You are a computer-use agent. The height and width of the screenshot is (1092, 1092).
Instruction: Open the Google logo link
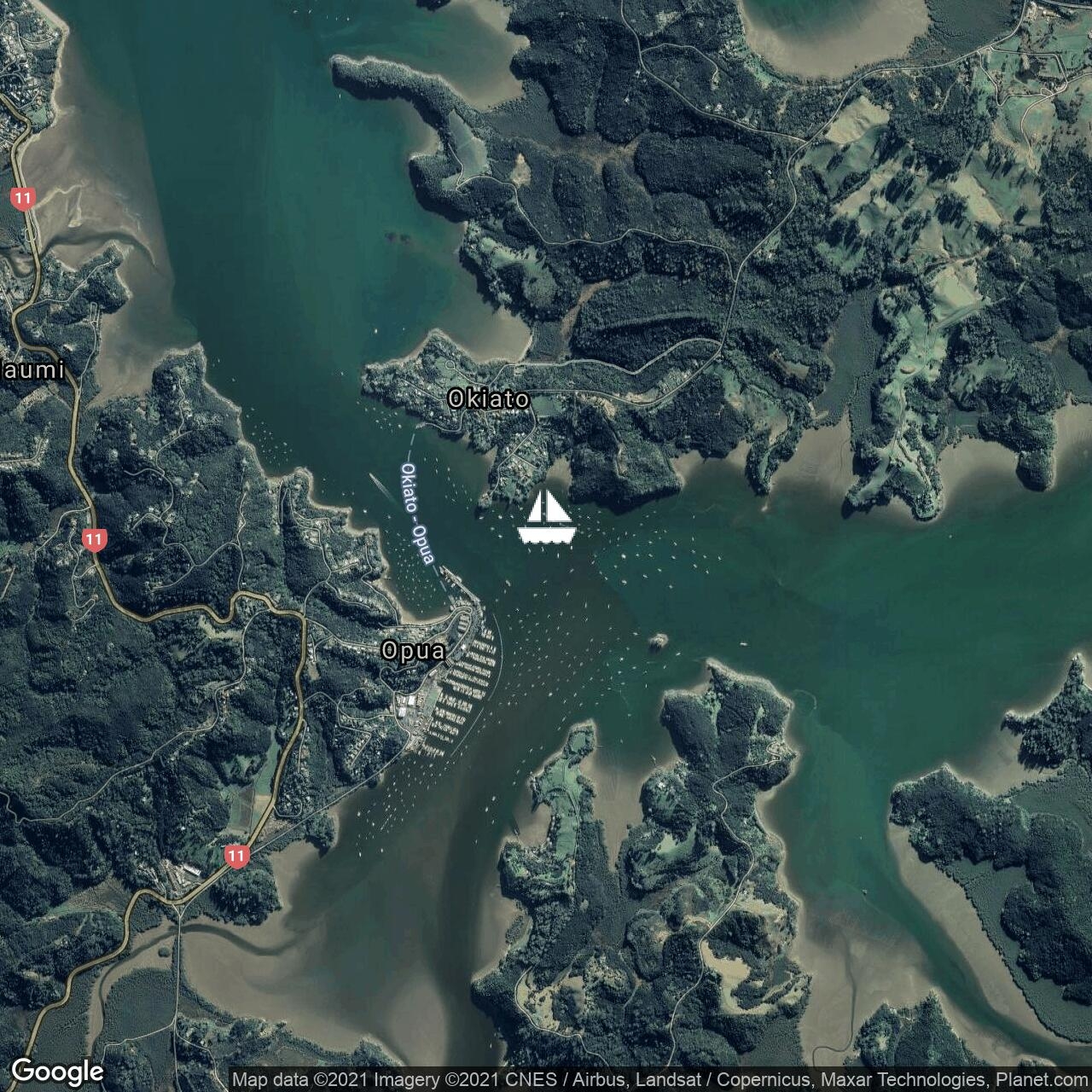[57, 1071]
